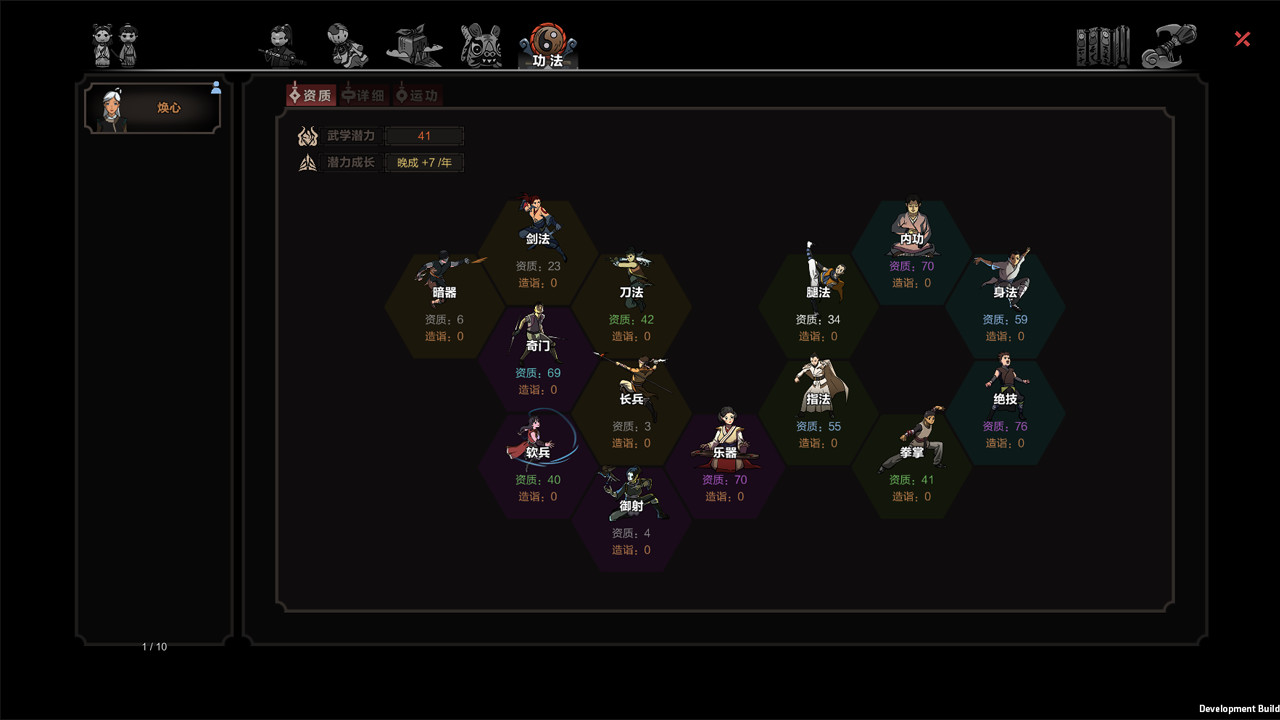Switch to the 详细 tab
This screenshot has height=720, width=1280.
pyautogui.click(x=363, y=94)
